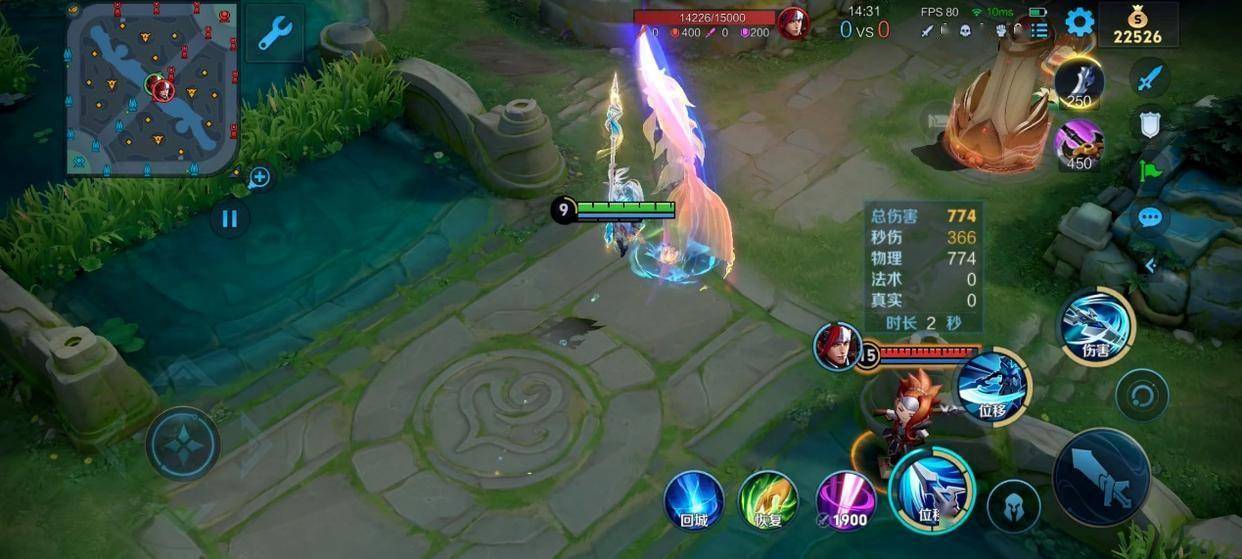The height and width of the screenshot is (559, 1242).
Task: Click the minimap
Action: point(152,88)
